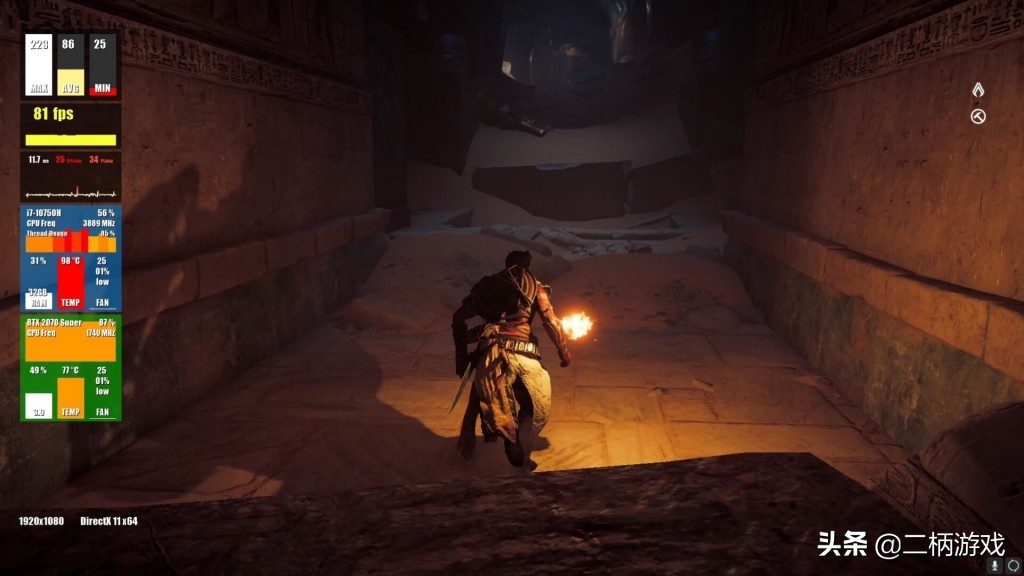1024x576 pixels.
Task: Click the circled hammer icon
Action: point(978,117)
